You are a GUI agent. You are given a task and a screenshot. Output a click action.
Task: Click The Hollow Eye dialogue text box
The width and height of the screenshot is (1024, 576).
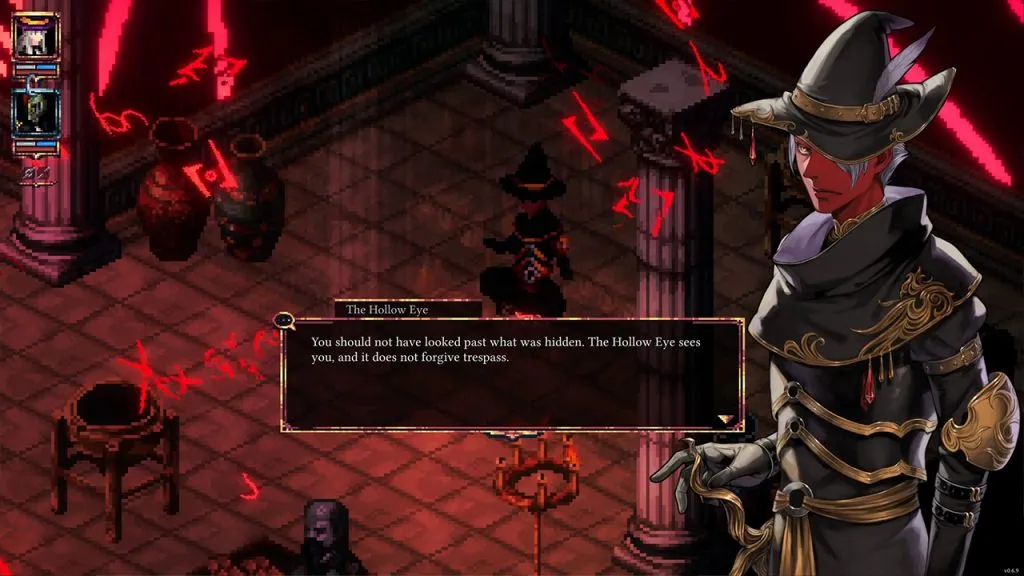click(512, 375)
